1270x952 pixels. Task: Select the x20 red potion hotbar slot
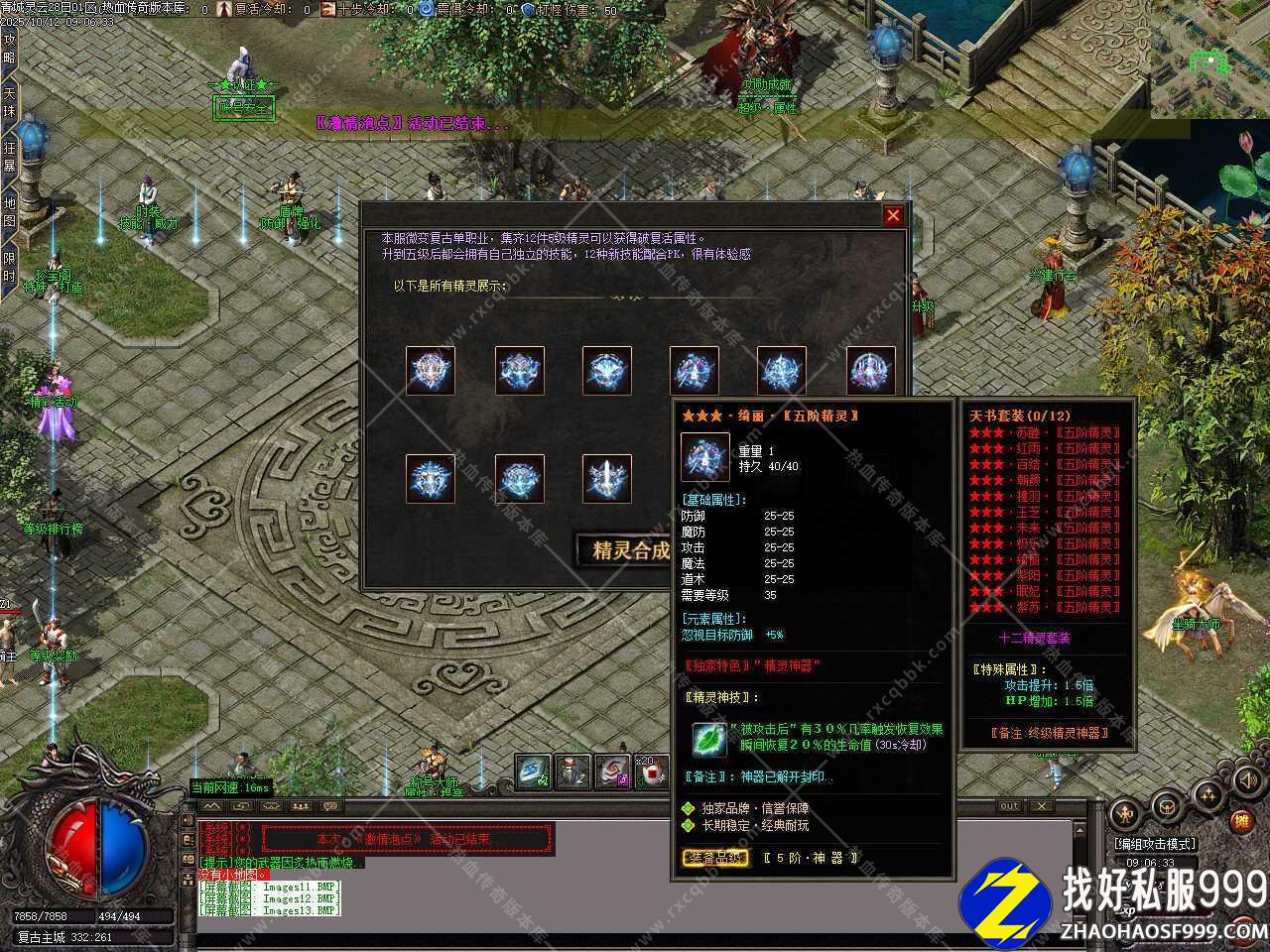click(650, 771)
